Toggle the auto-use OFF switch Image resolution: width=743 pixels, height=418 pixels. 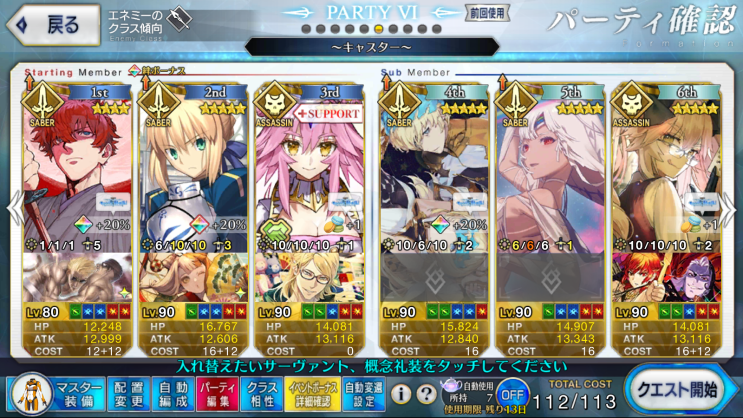(512, 391)
